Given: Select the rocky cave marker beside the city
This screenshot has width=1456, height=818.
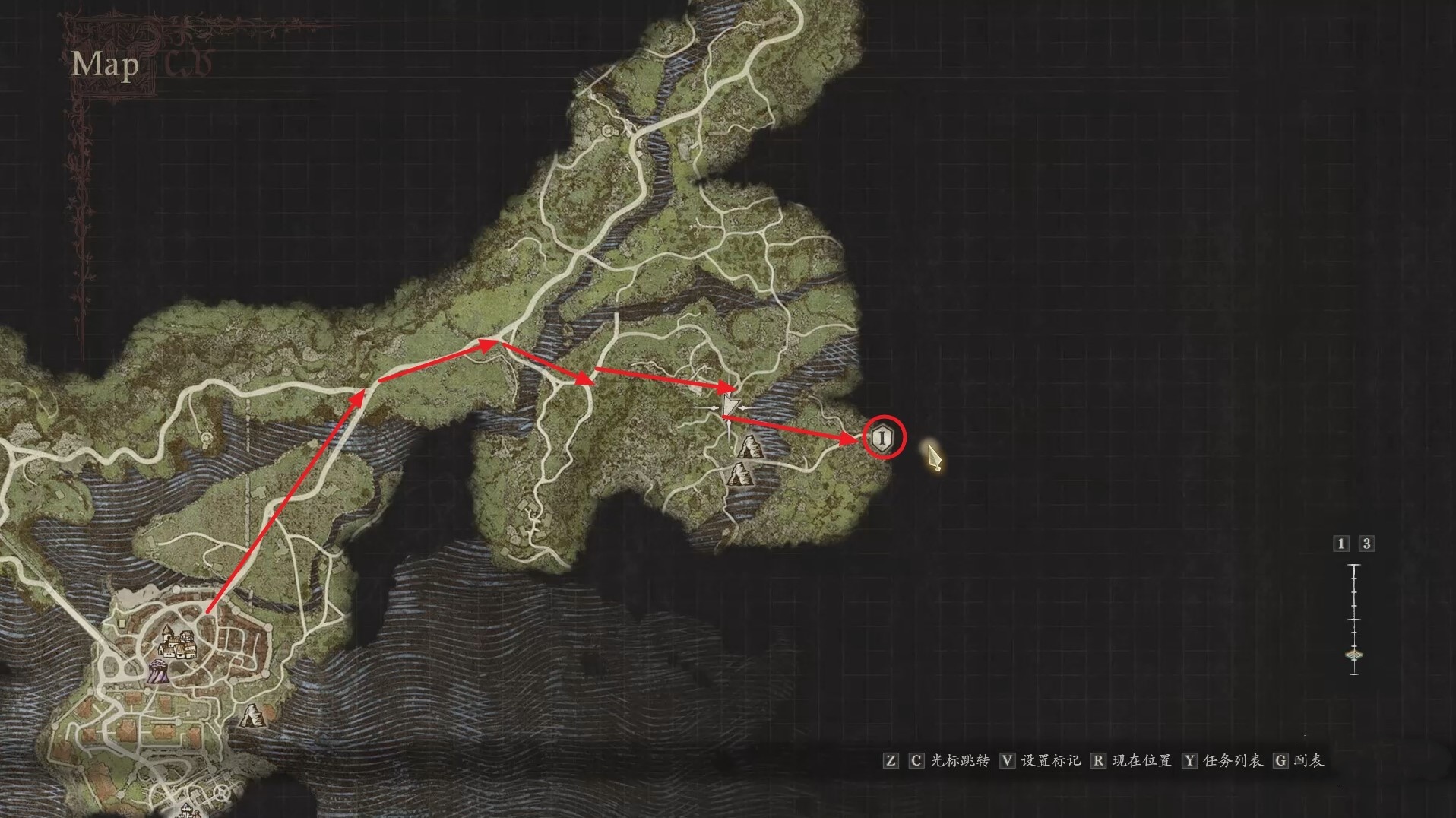Looking at the screenshot, I should click(x=252, y=715).
